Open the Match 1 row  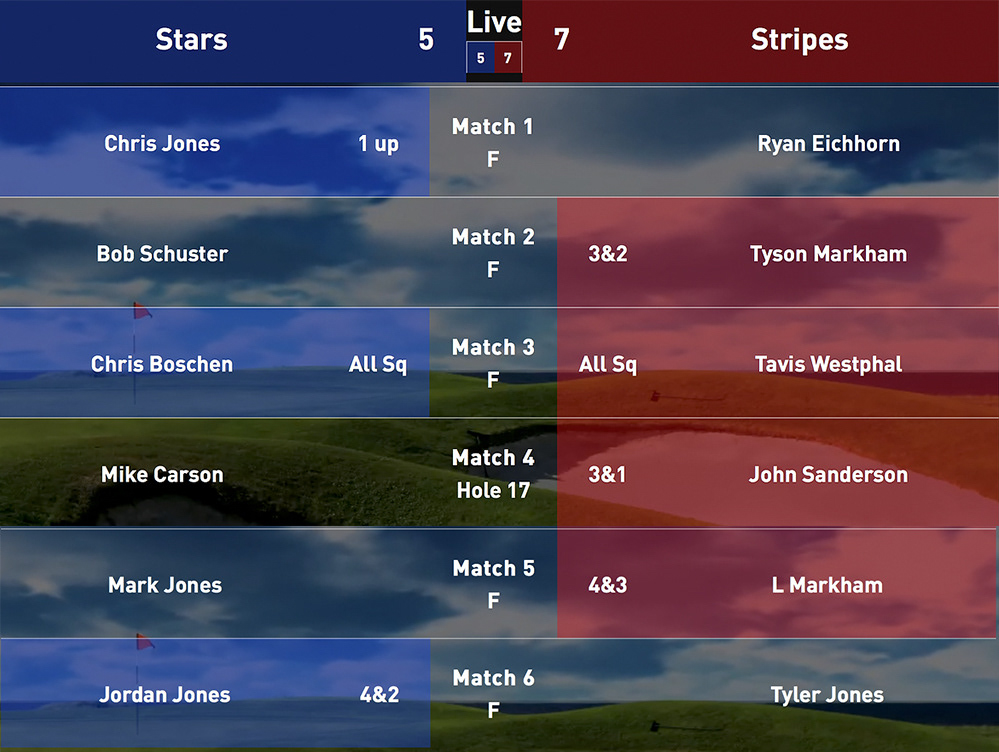493,142
